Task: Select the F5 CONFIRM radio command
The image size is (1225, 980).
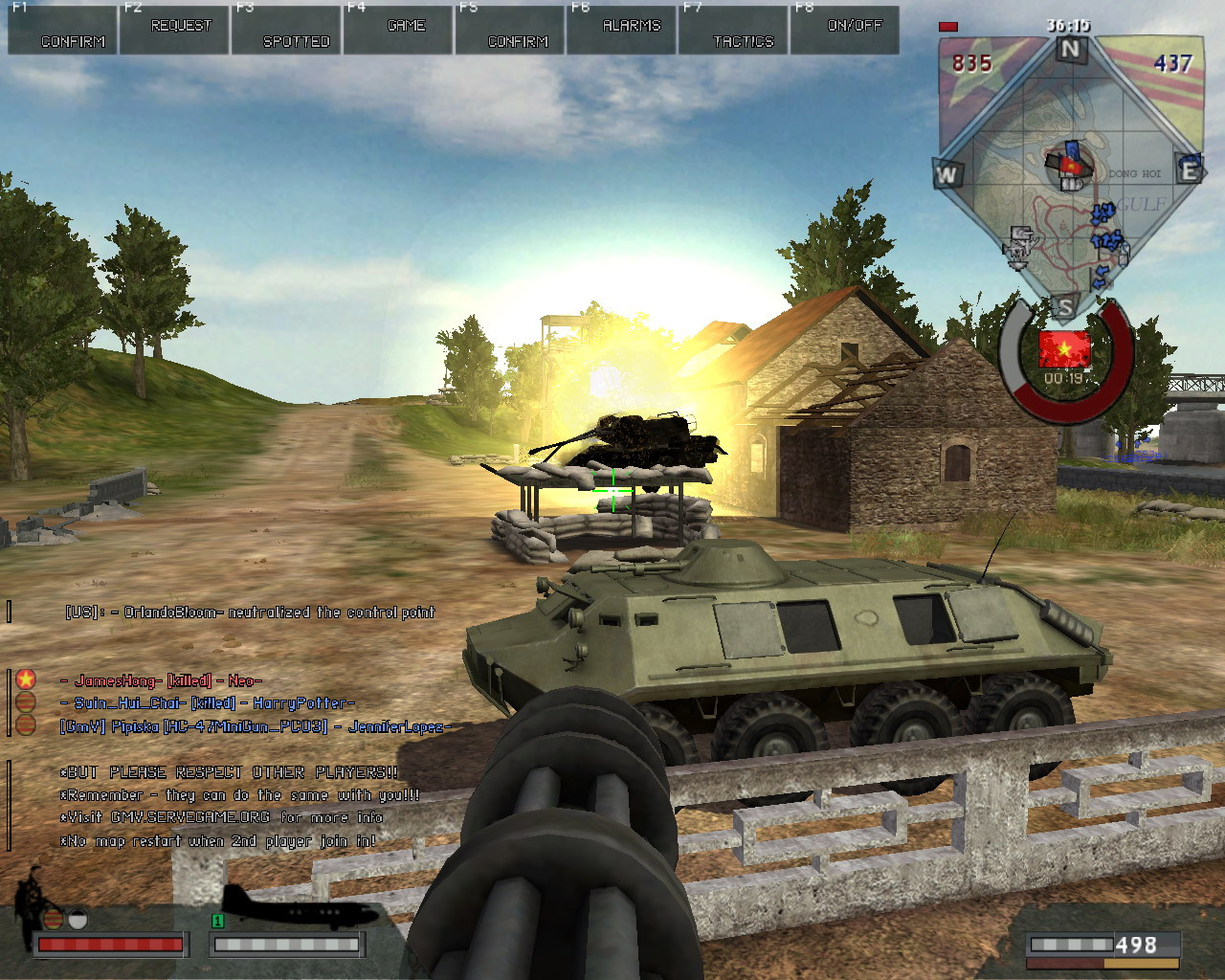Action: tap(511, 30)
